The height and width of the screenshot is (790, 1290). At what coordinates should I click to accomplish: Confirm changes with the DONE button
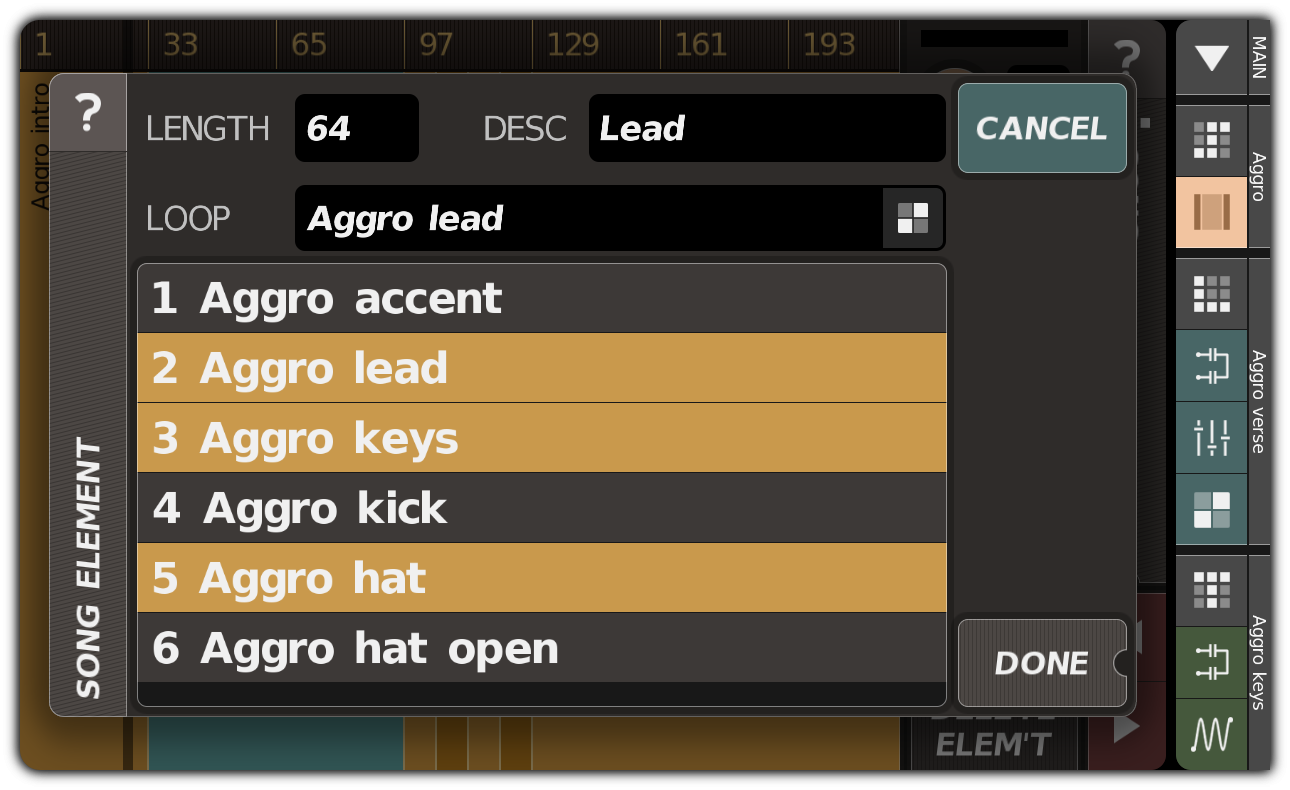coord(1041,662)
